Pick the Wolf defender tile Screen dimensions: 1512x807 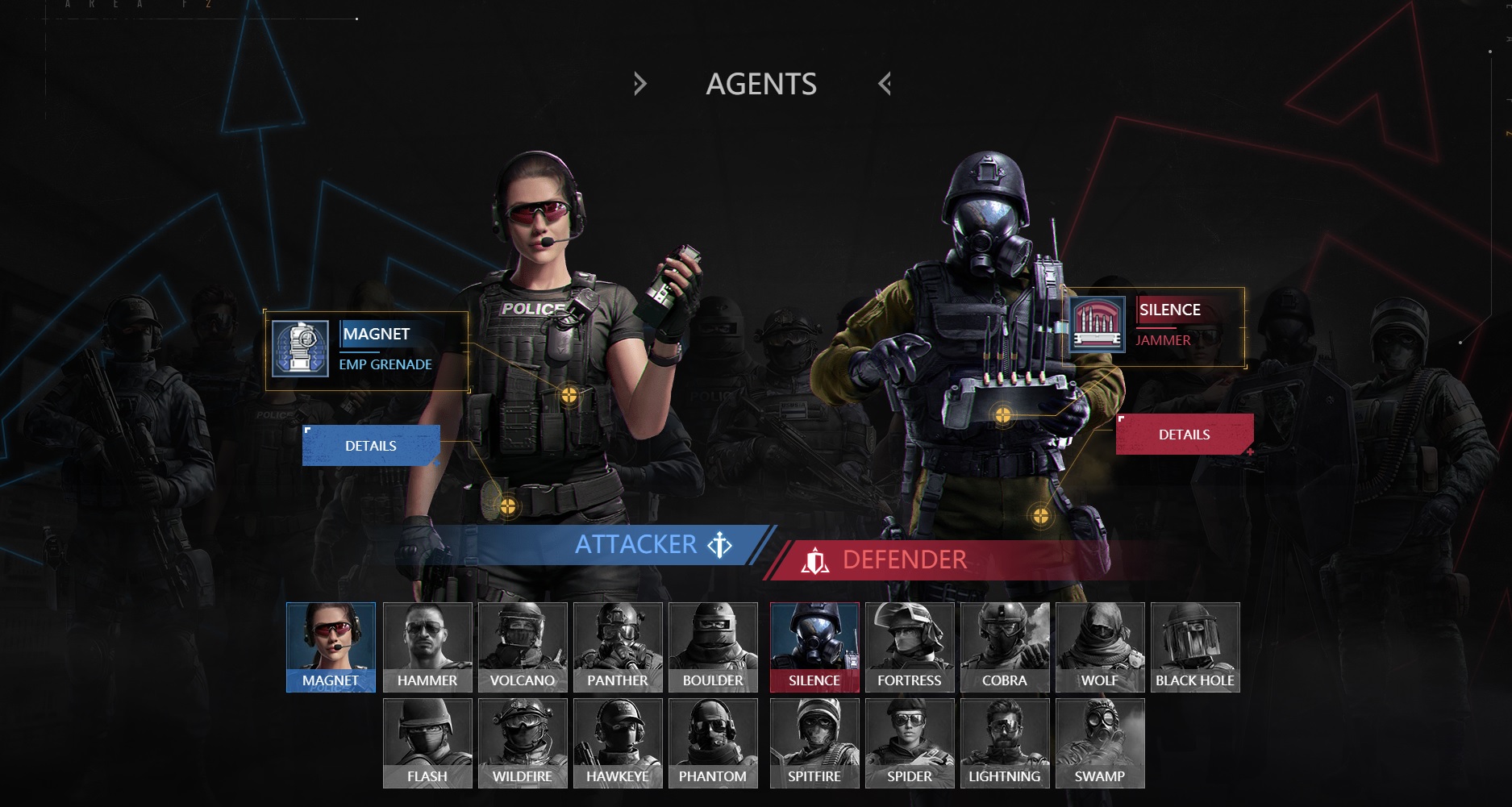1100,647
